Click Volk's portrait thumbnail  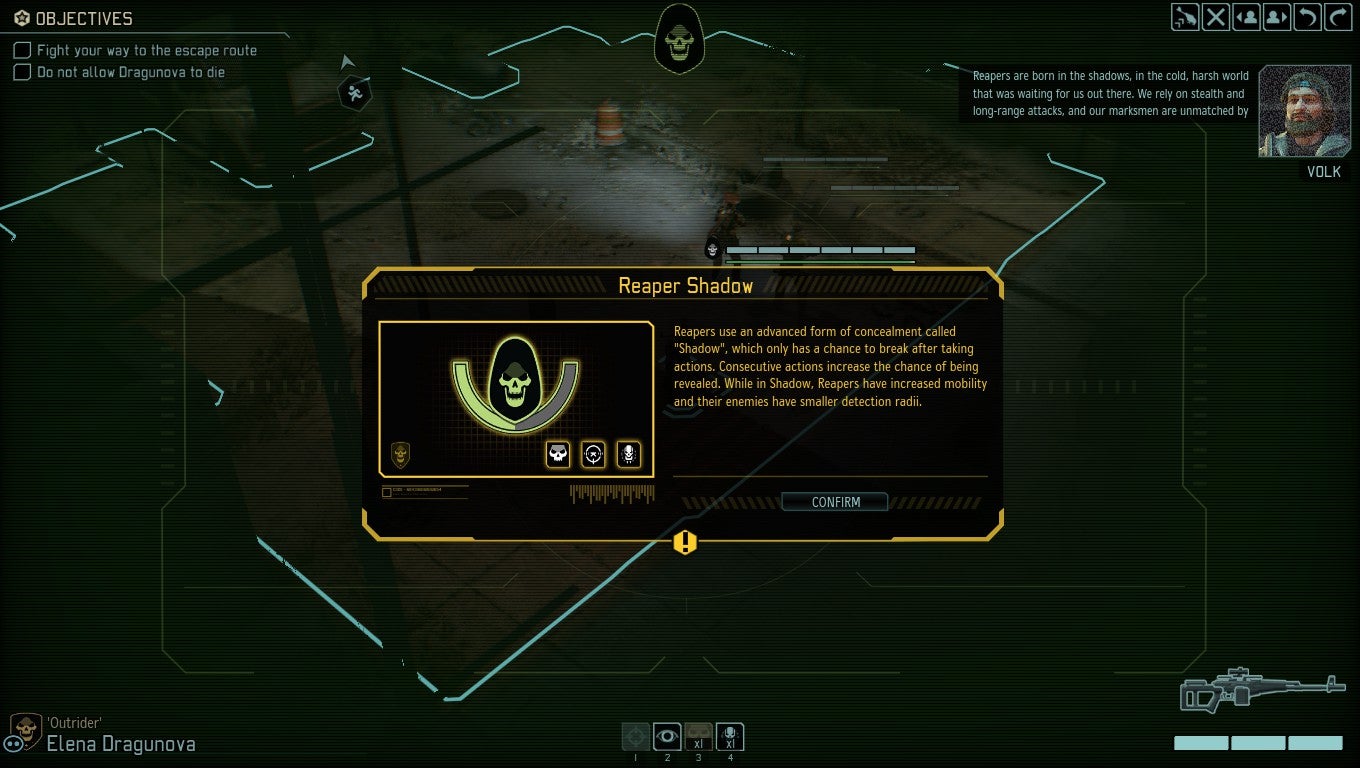click(1306, 111)
